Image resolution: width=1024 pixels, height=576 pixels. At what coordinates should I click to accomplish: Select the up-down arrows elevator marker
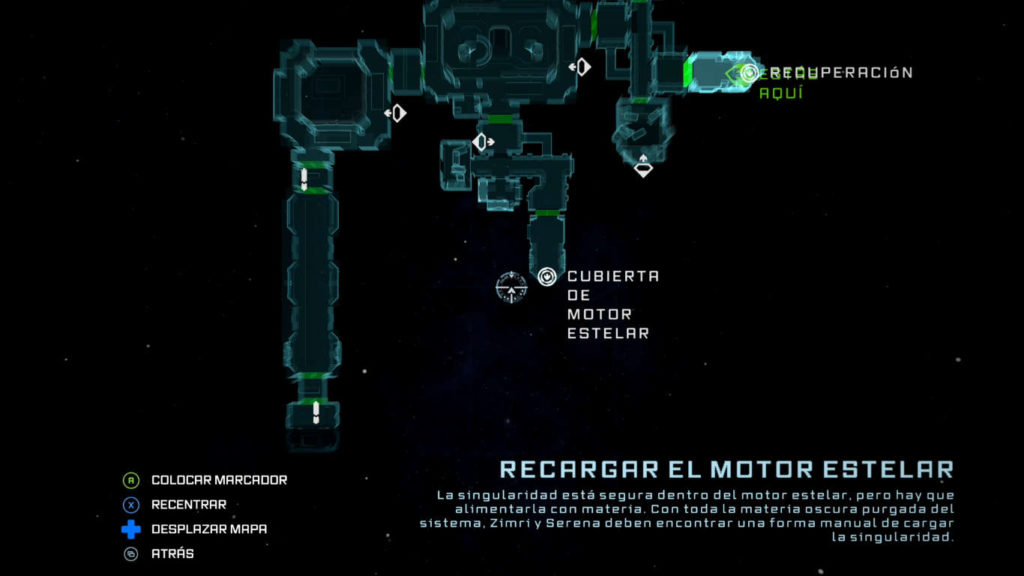tap(643, 165)
